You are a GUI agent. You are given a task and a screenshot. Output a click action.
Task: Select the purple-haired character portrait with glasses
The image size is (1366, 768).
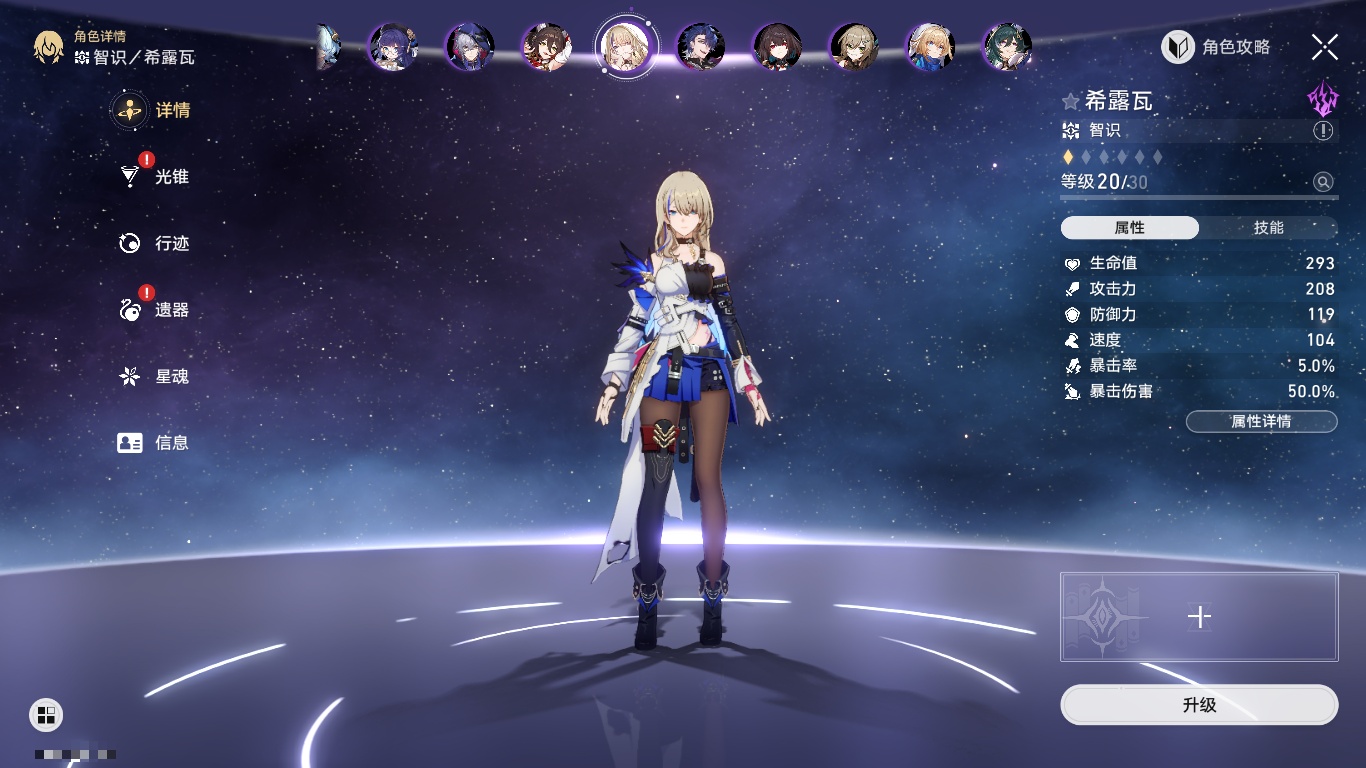pos(393,47)
